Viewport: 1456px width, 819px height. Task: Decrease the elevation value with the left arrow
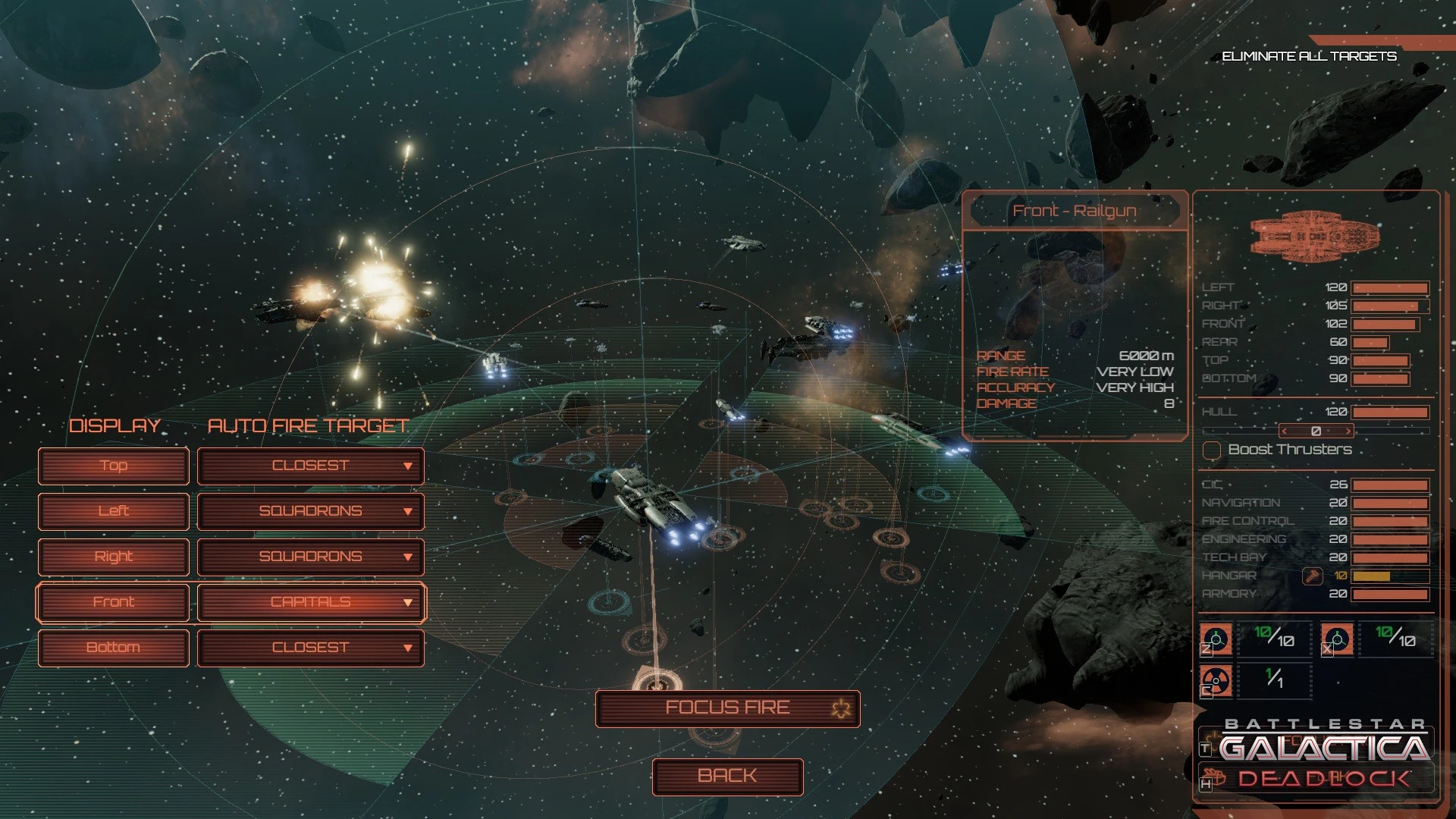(x=1283, y=431)
